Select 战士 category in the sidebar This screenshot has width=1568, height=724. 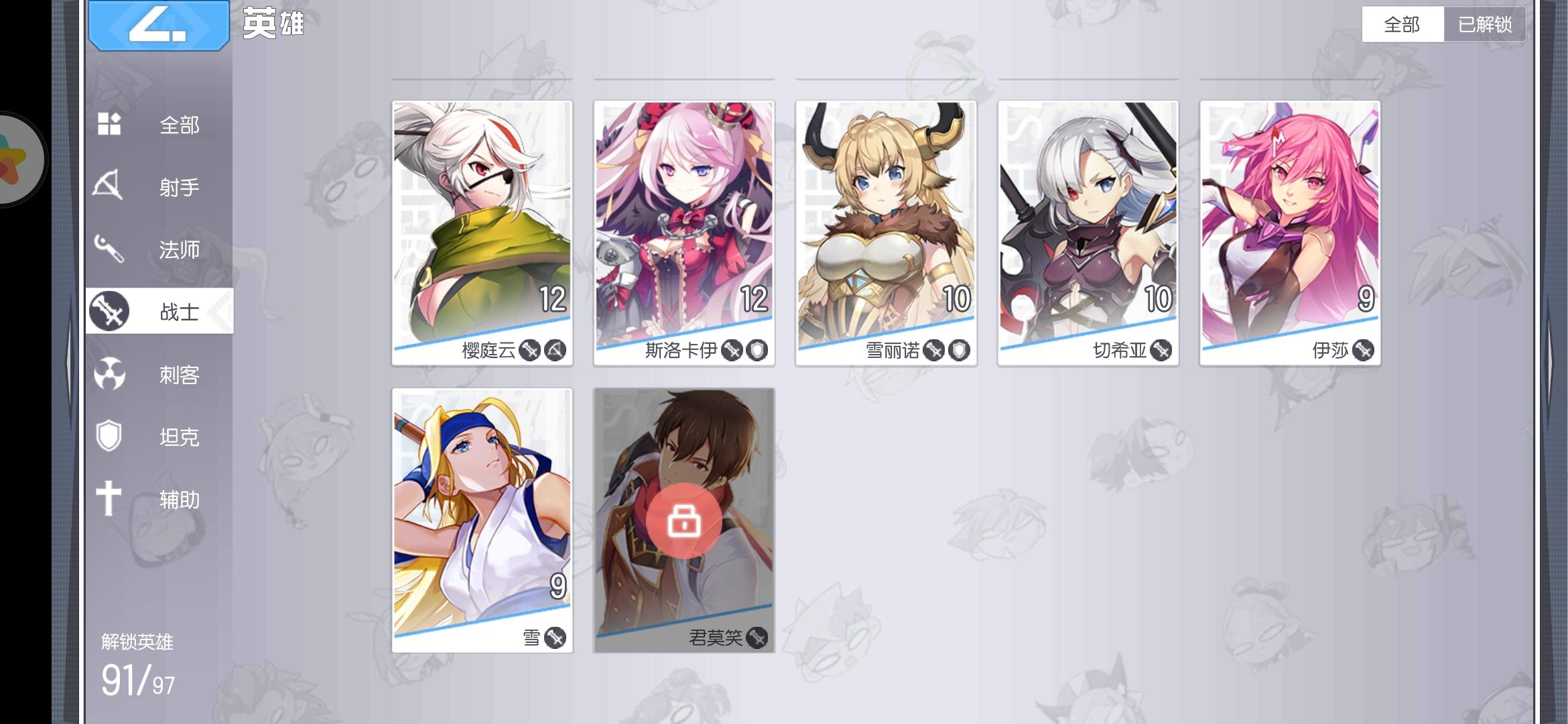coord(159,312)
